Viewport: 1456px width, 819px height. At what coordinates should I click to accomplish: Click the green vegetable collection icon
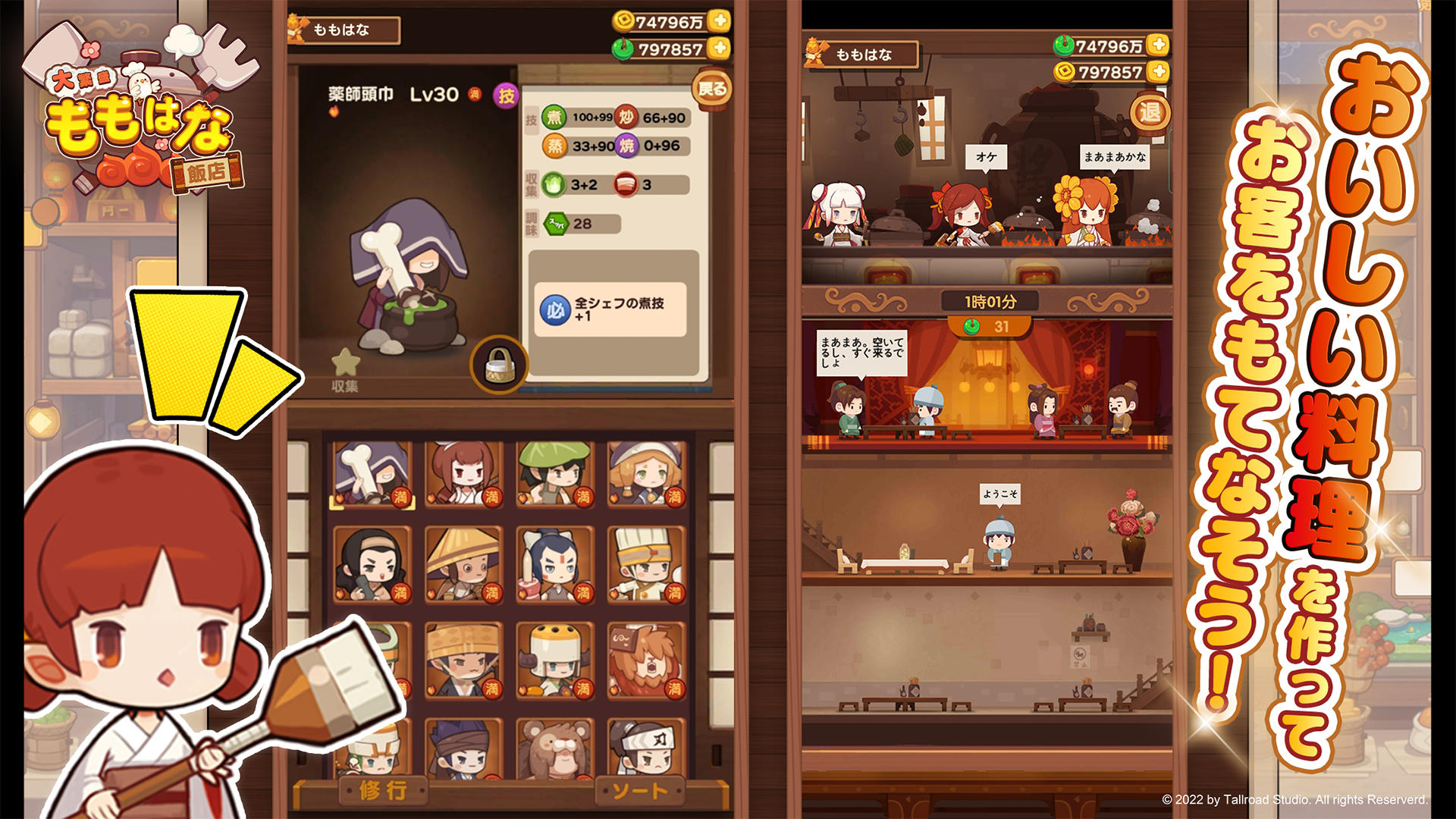(554, 183)
